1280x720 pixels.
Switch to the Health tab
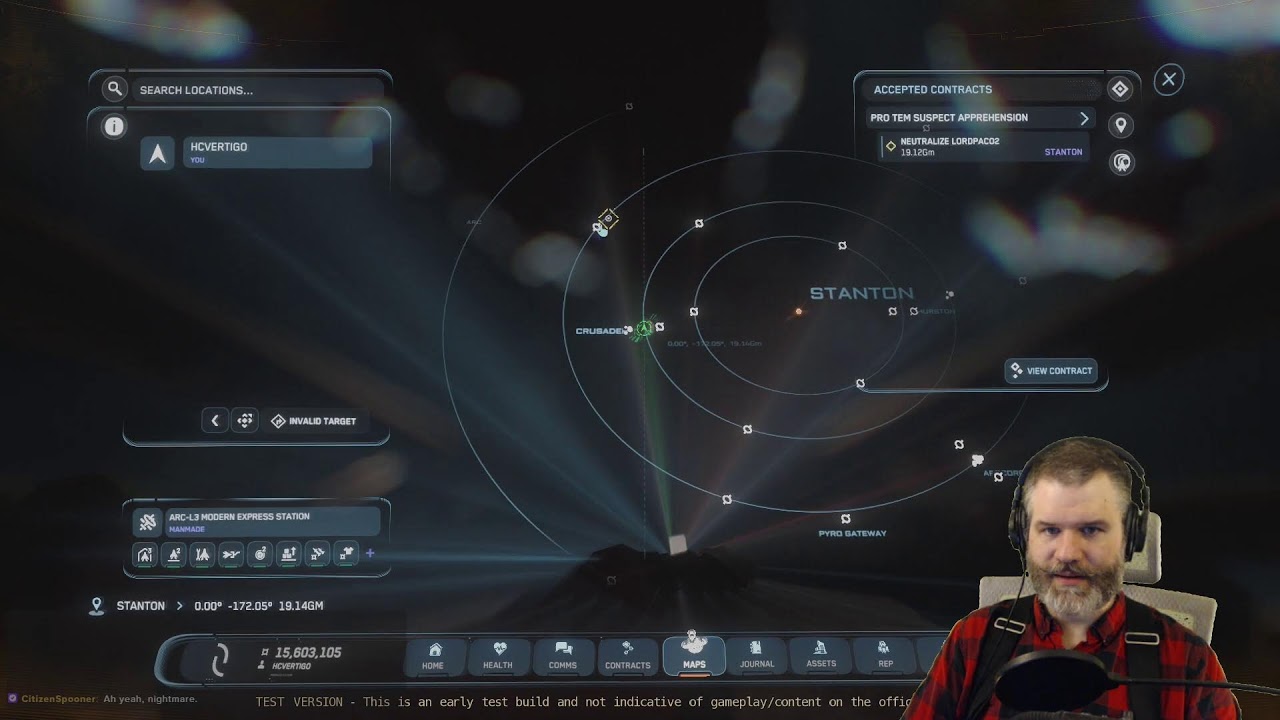[x=498, y=655]
